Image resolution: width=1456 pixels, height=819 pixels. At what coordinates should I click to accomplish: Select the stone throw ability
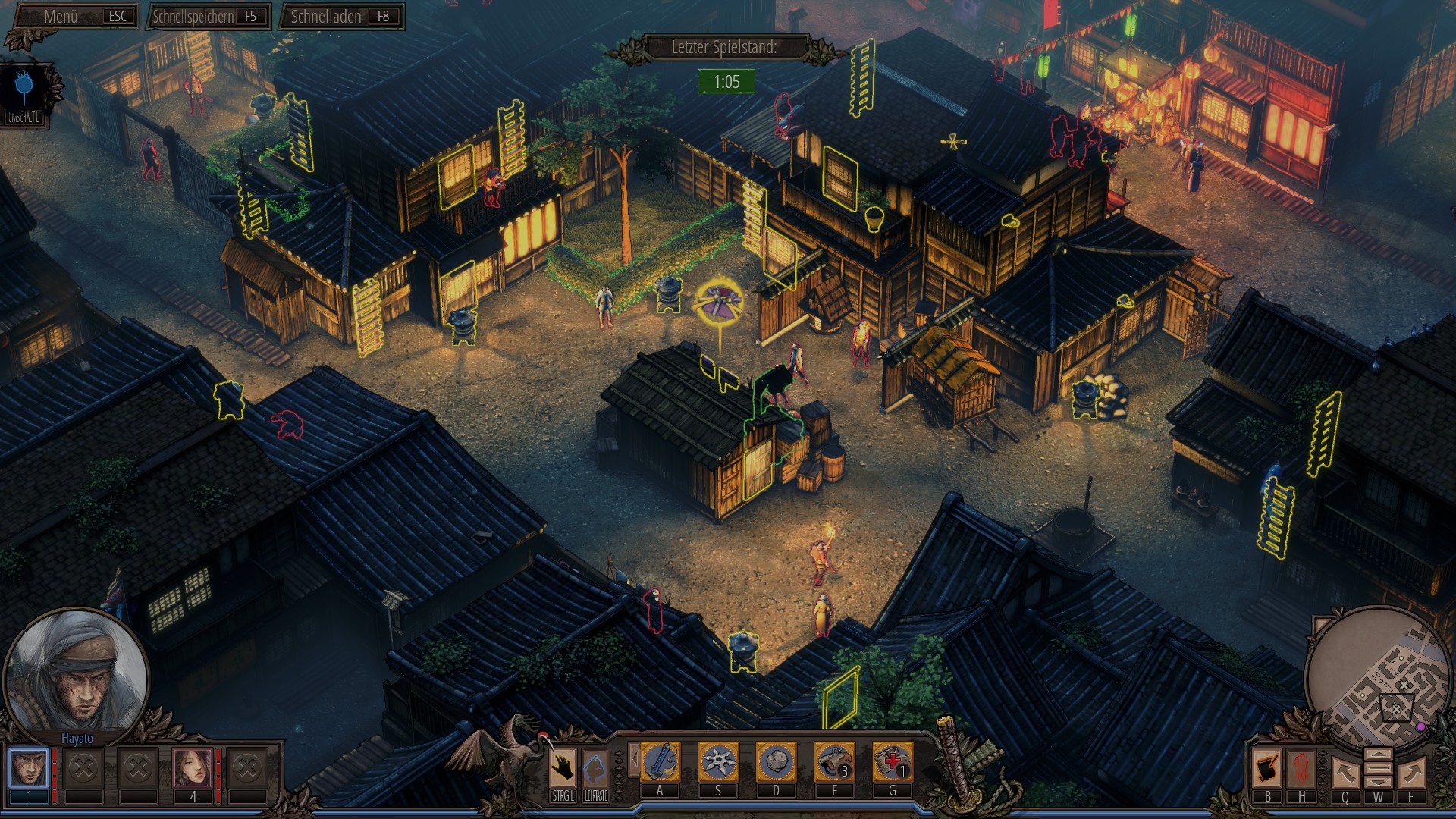point(776,762)
